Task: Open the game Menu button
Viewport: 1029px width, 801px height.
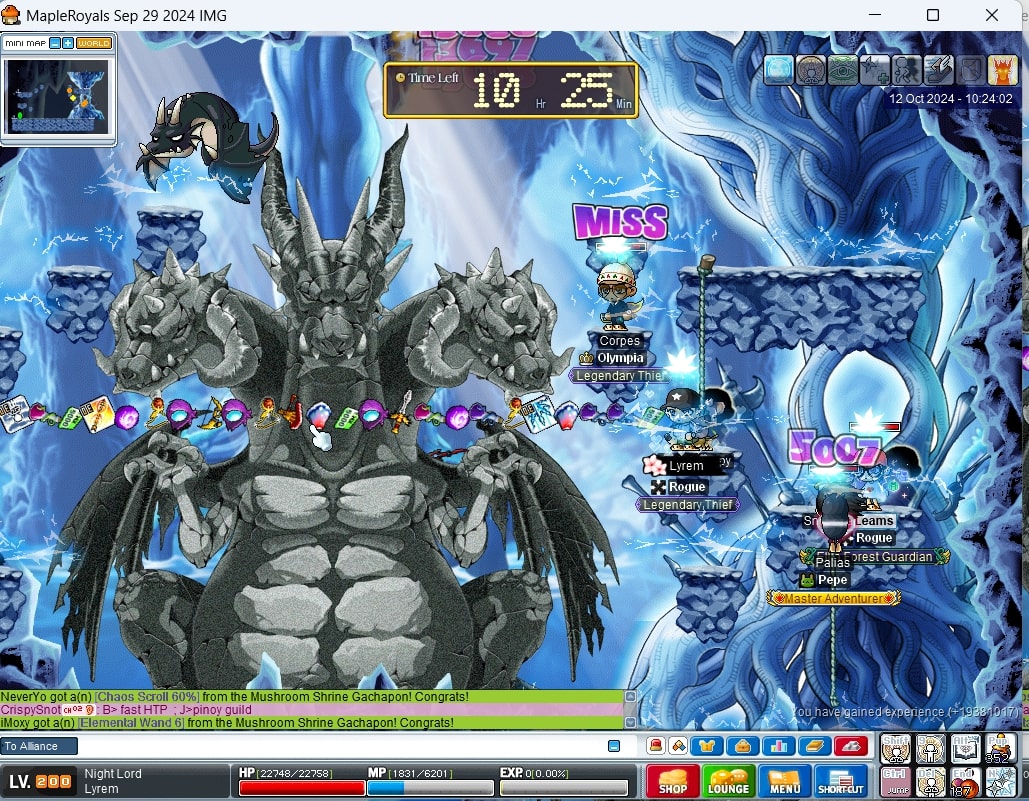Action: pos(784,781)
